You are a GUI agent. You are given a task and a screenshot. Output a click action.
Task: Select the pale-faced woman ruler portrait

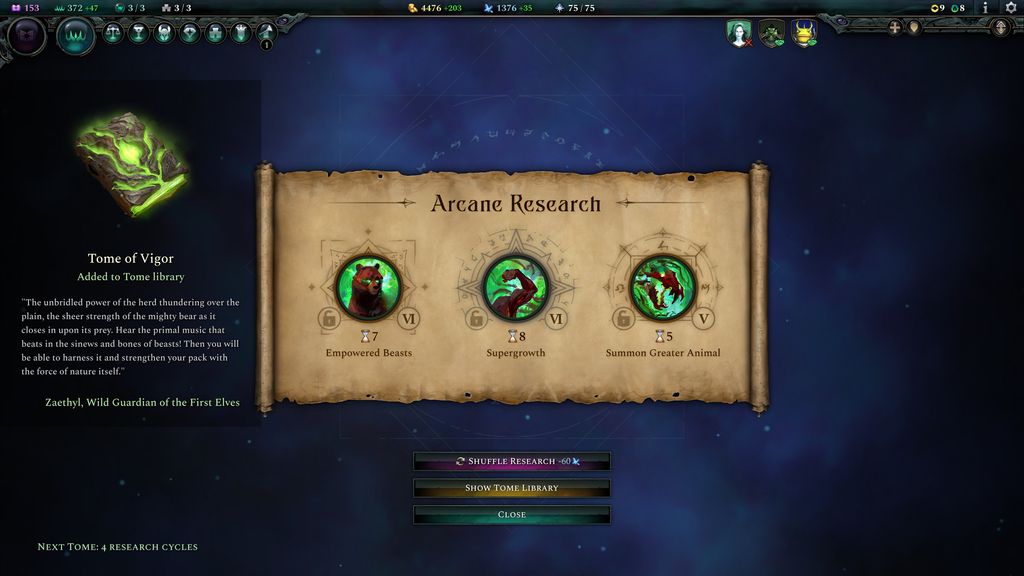(x=739, y=33)
